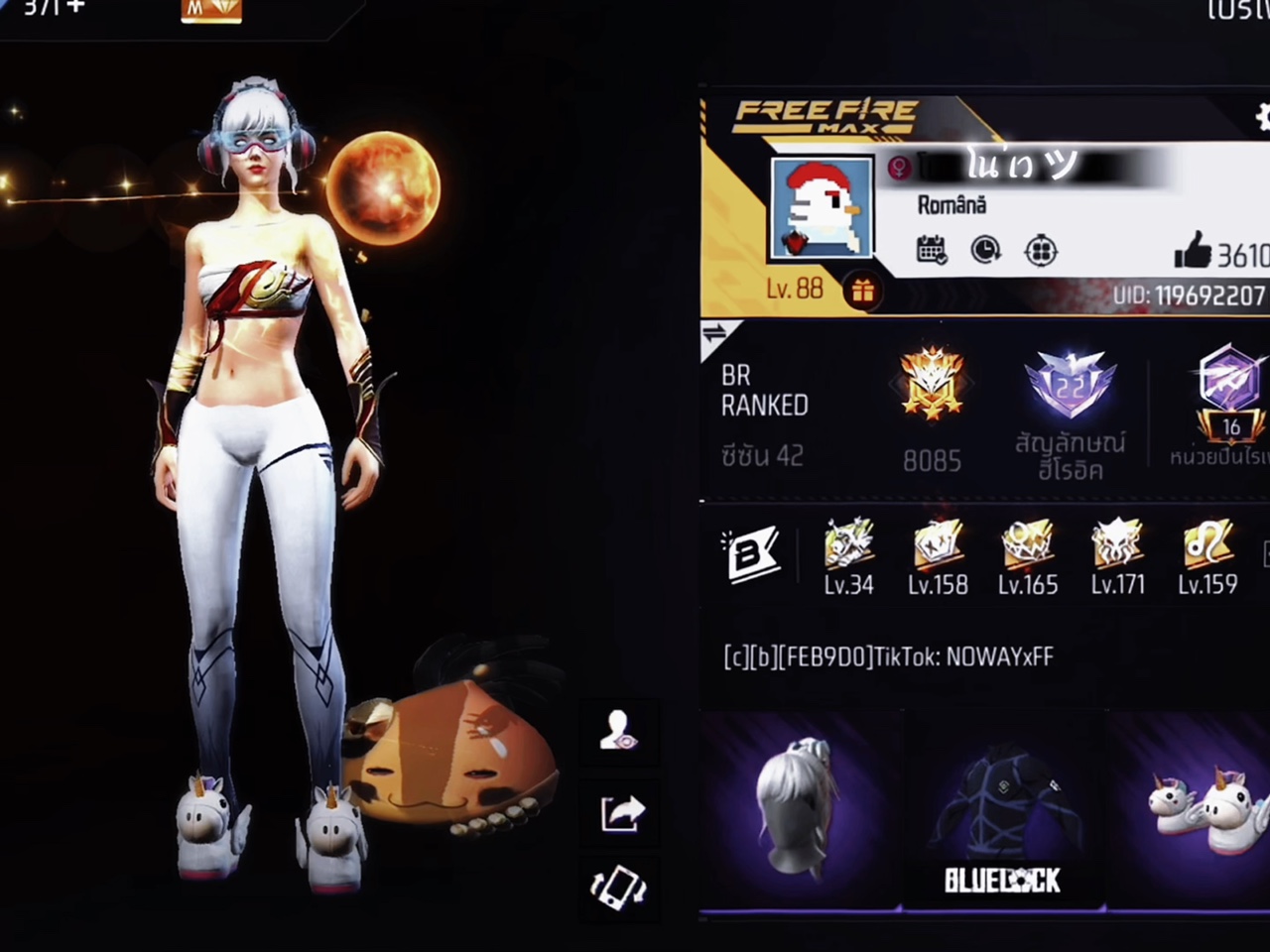Select the play time clock icon

pyautogui.click(x=984, y=250)
